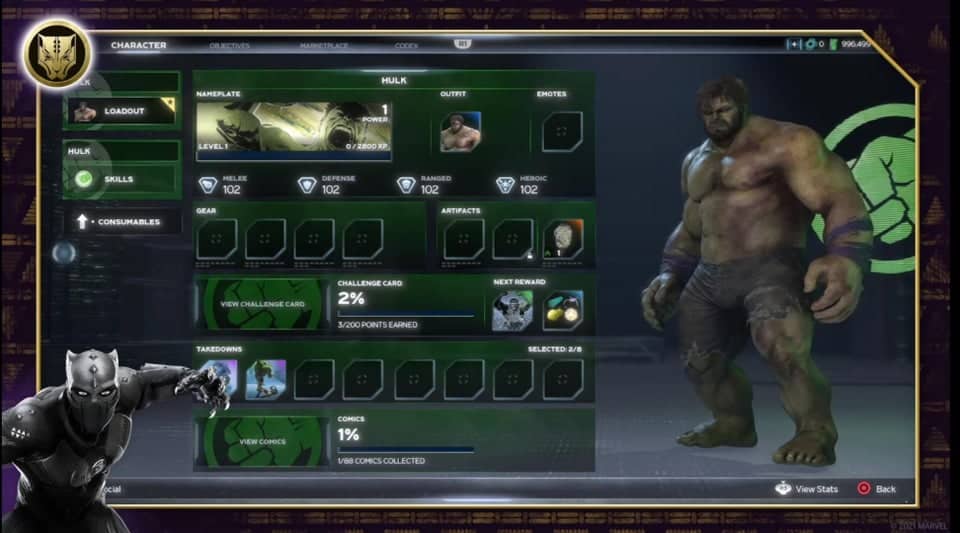Select the equipped artifact slot
The width and height of the screenshot is (960, 533).
[564, 240]
